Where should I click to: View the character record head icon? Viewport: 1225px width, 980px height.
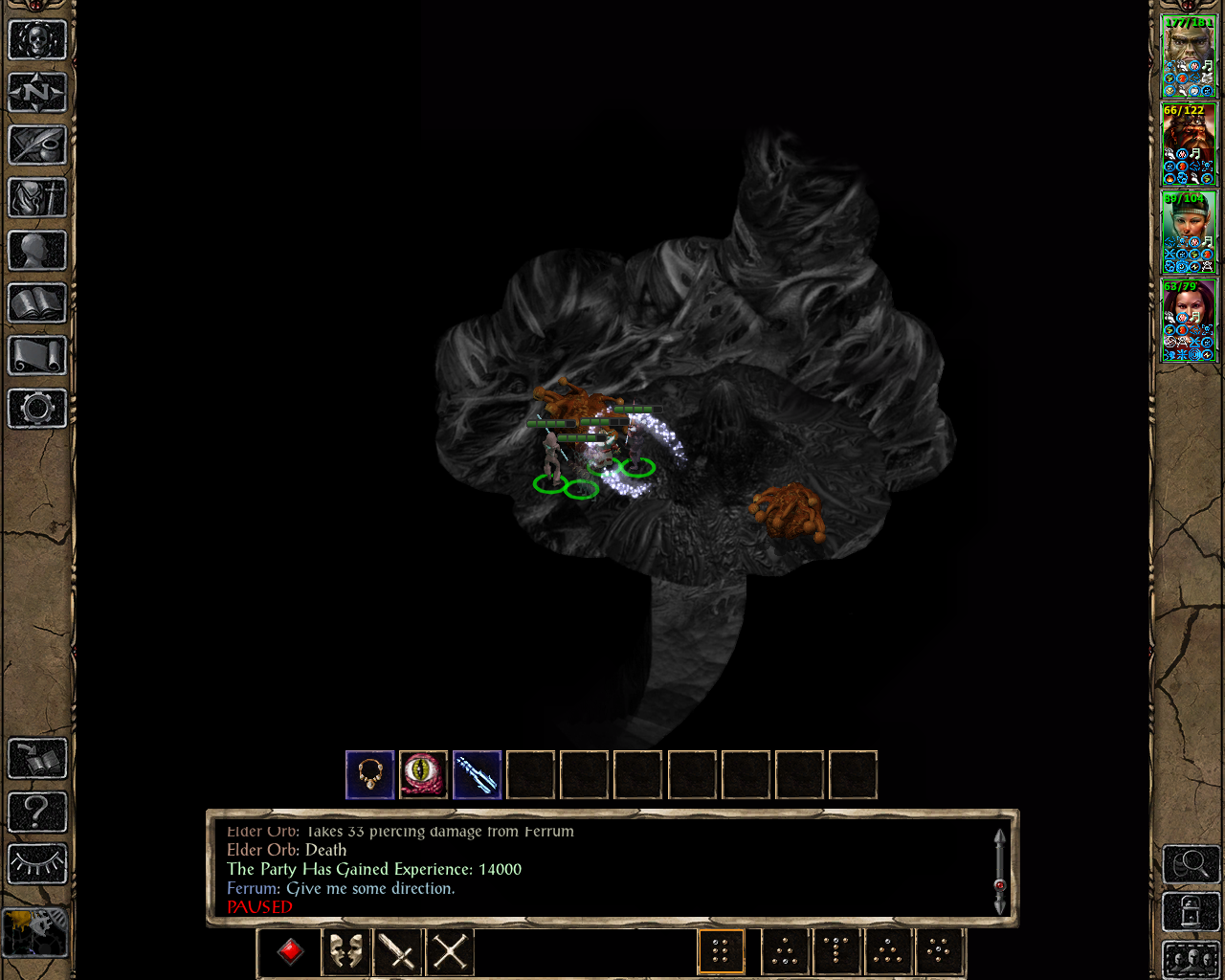[36, 252]
